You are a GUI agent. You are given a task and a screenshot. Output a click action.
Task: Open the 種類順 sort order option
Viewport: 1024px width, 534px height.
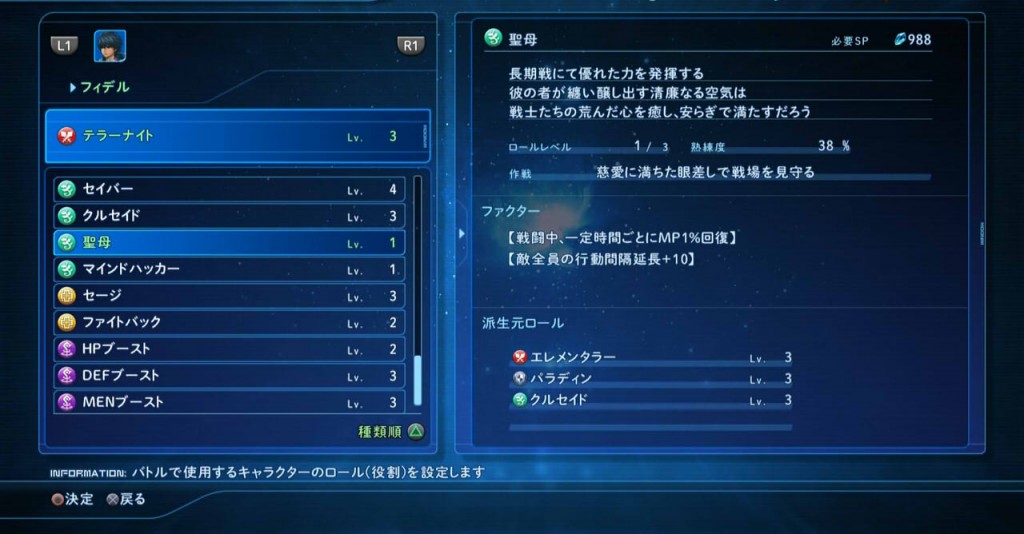pos(391,432)
